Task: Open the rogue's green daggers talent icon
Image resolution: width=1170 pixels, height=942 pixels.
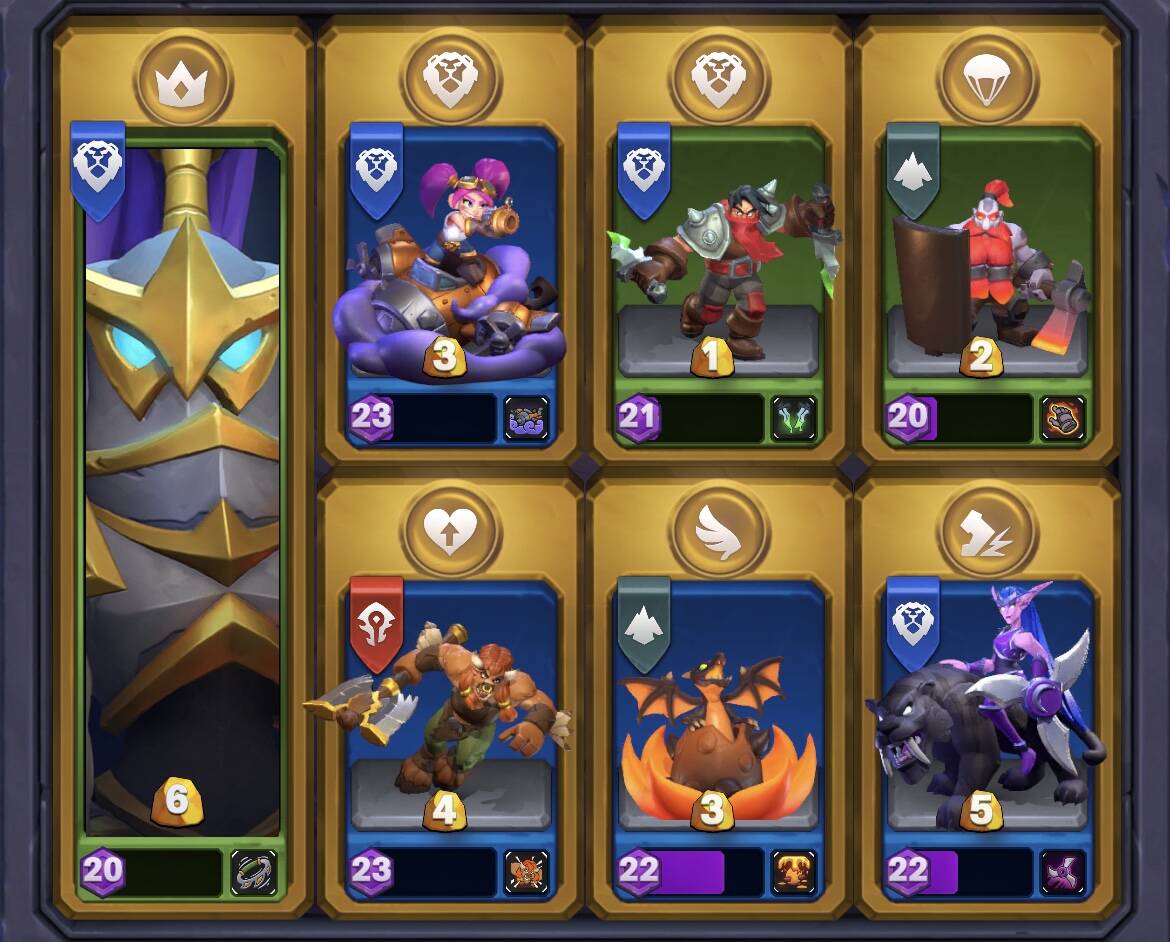Action: [x=794, y=418]
